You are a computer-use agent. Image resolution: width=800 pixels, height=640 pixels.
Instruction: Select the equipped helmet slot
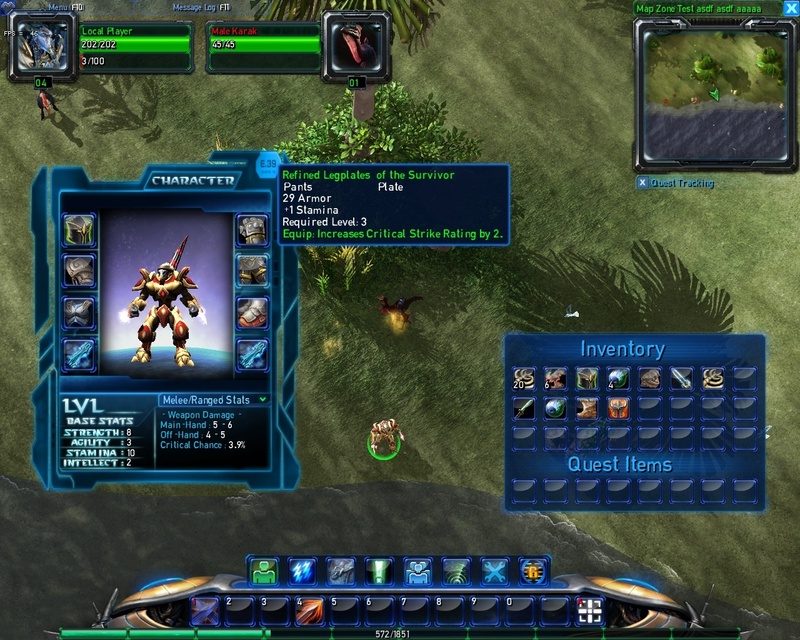click(x=78, y=230)
